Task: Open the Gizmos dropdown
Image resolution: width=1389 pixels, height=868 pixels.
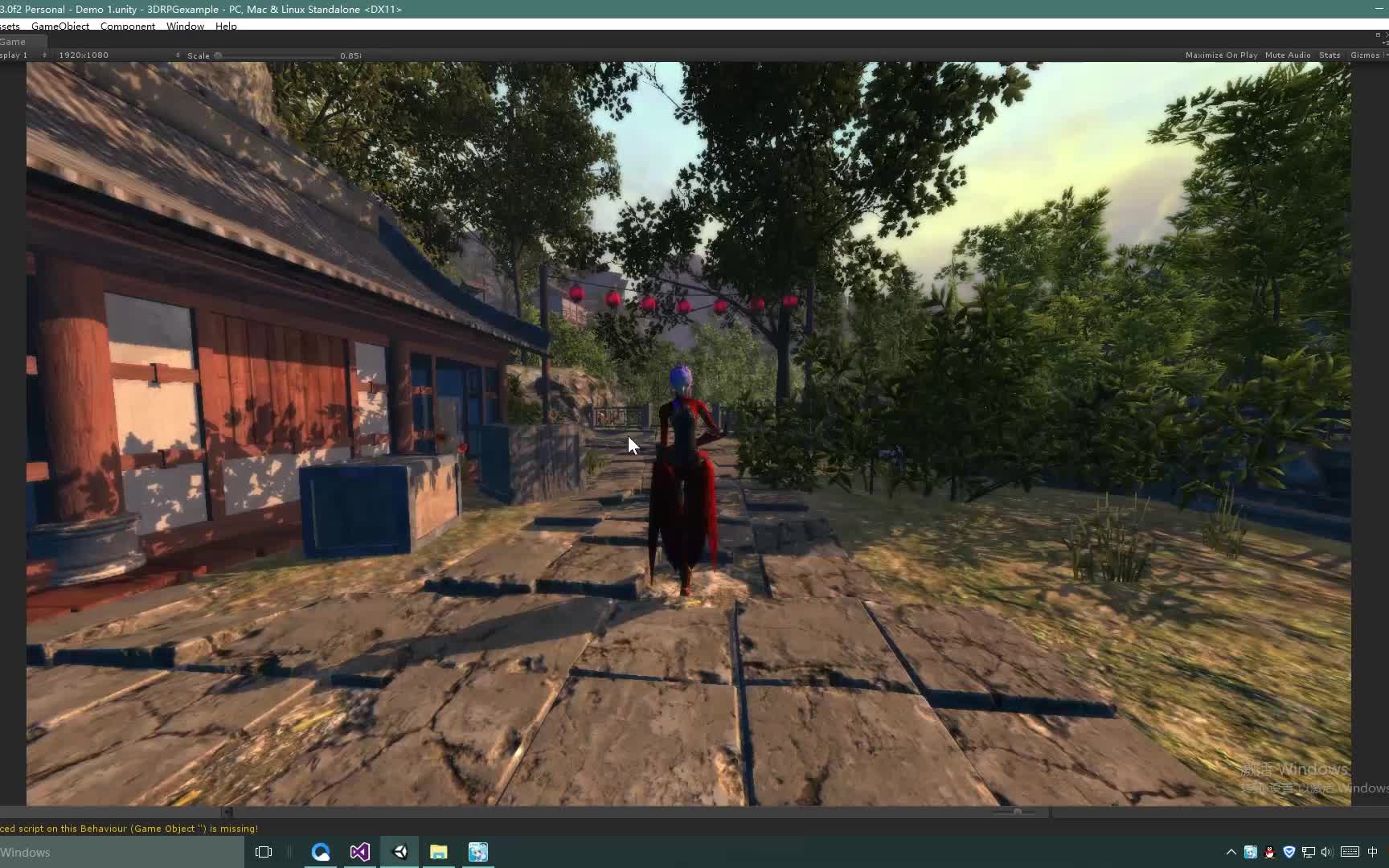Action: [x=1366, y=55]
